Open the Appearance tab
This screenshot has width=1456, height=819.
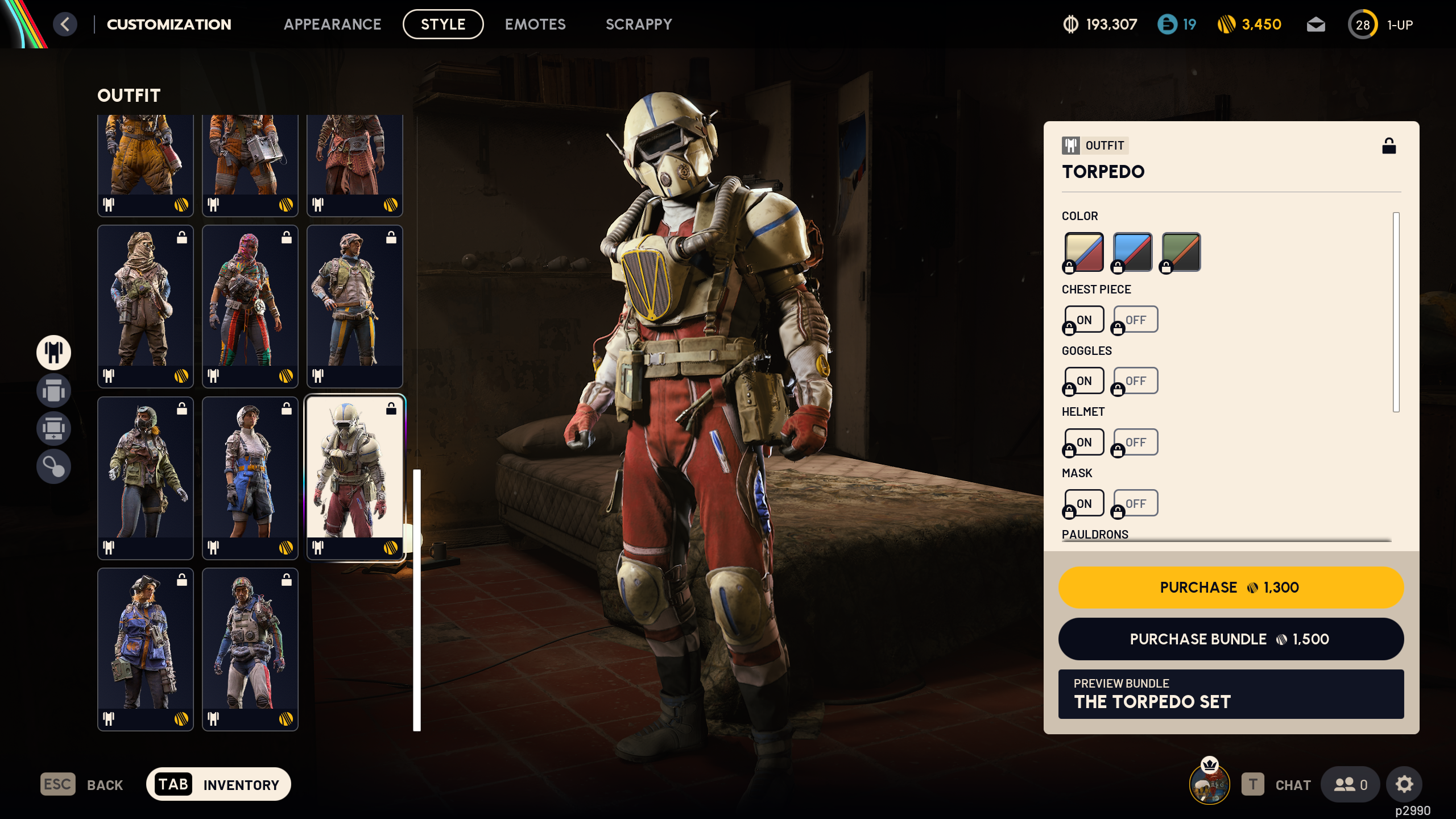tap(333, 24)
